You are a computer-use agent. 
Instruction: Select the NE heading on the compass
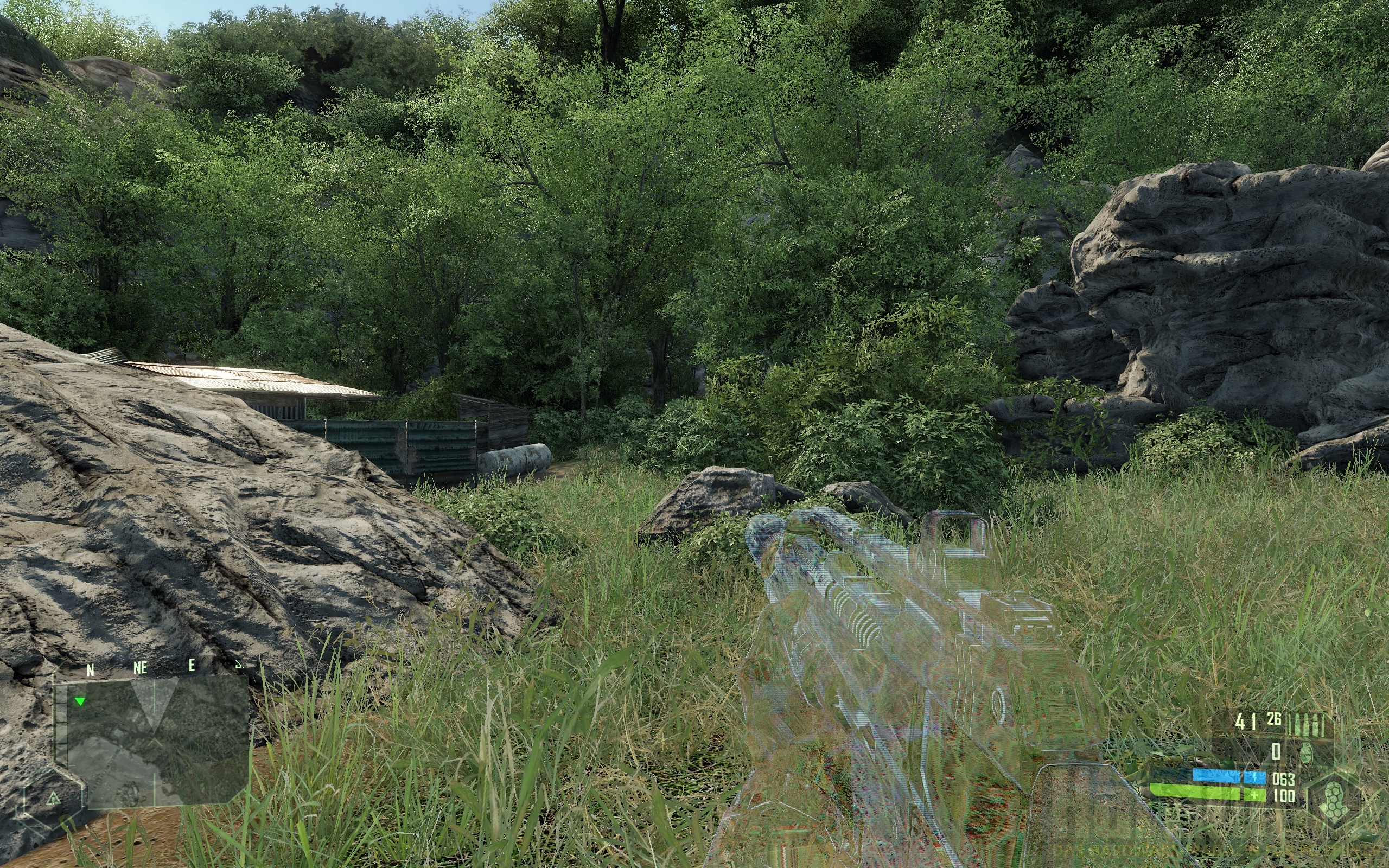(141, 668)
